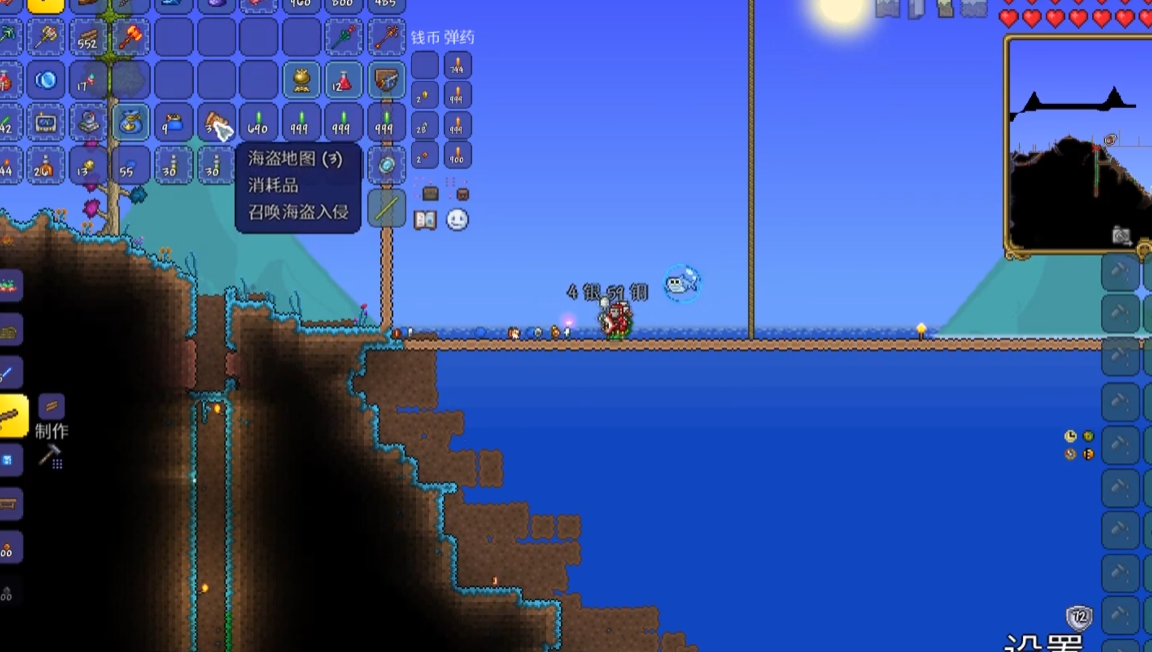This screenshot has width=1152, height=652.
Task: Select the crafting ingredient slot beside recipe
Action: (x=51, y=406)
